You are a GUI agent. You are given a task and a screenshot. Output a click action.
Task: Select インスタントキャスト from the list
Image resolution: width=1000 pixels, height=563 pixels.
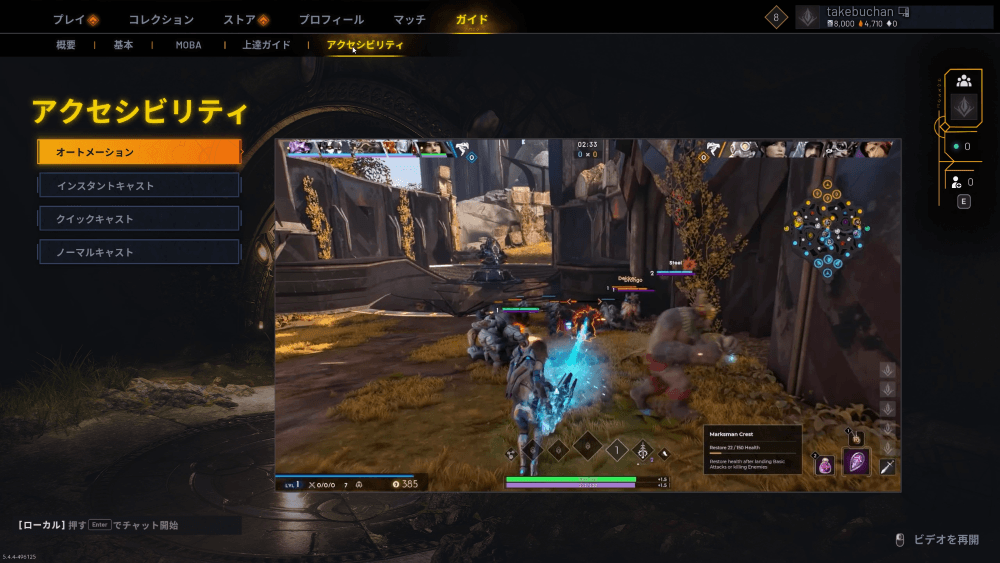tap(139, 185)
